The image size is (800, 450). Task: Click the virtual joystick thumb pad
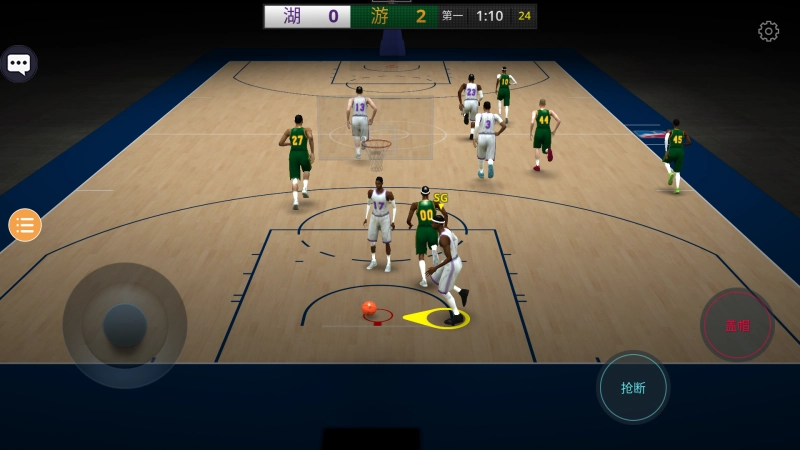click(x=125, y=324)
